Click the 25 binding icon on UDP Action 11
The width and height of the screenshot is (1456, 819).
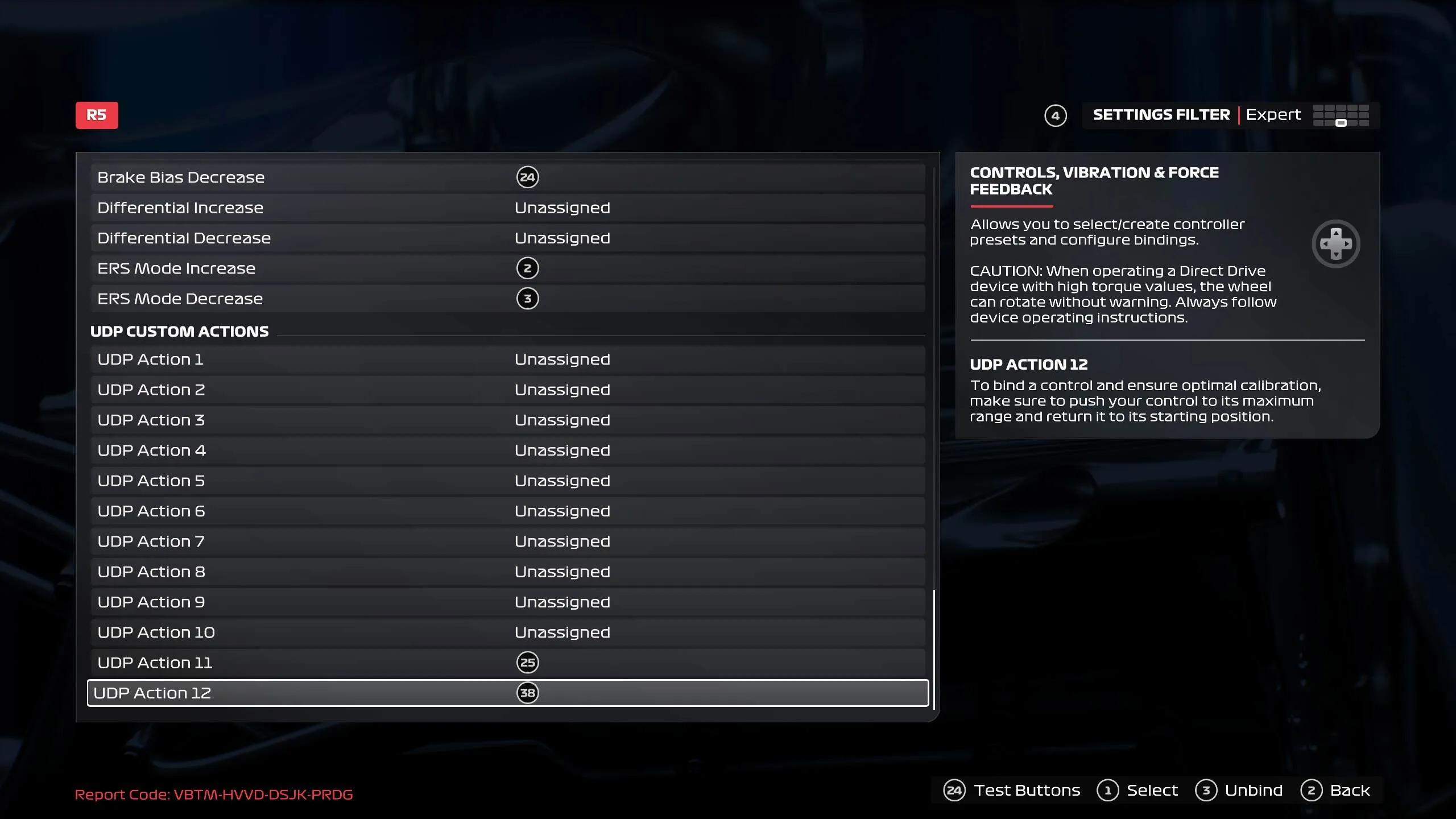click(528, 662)
